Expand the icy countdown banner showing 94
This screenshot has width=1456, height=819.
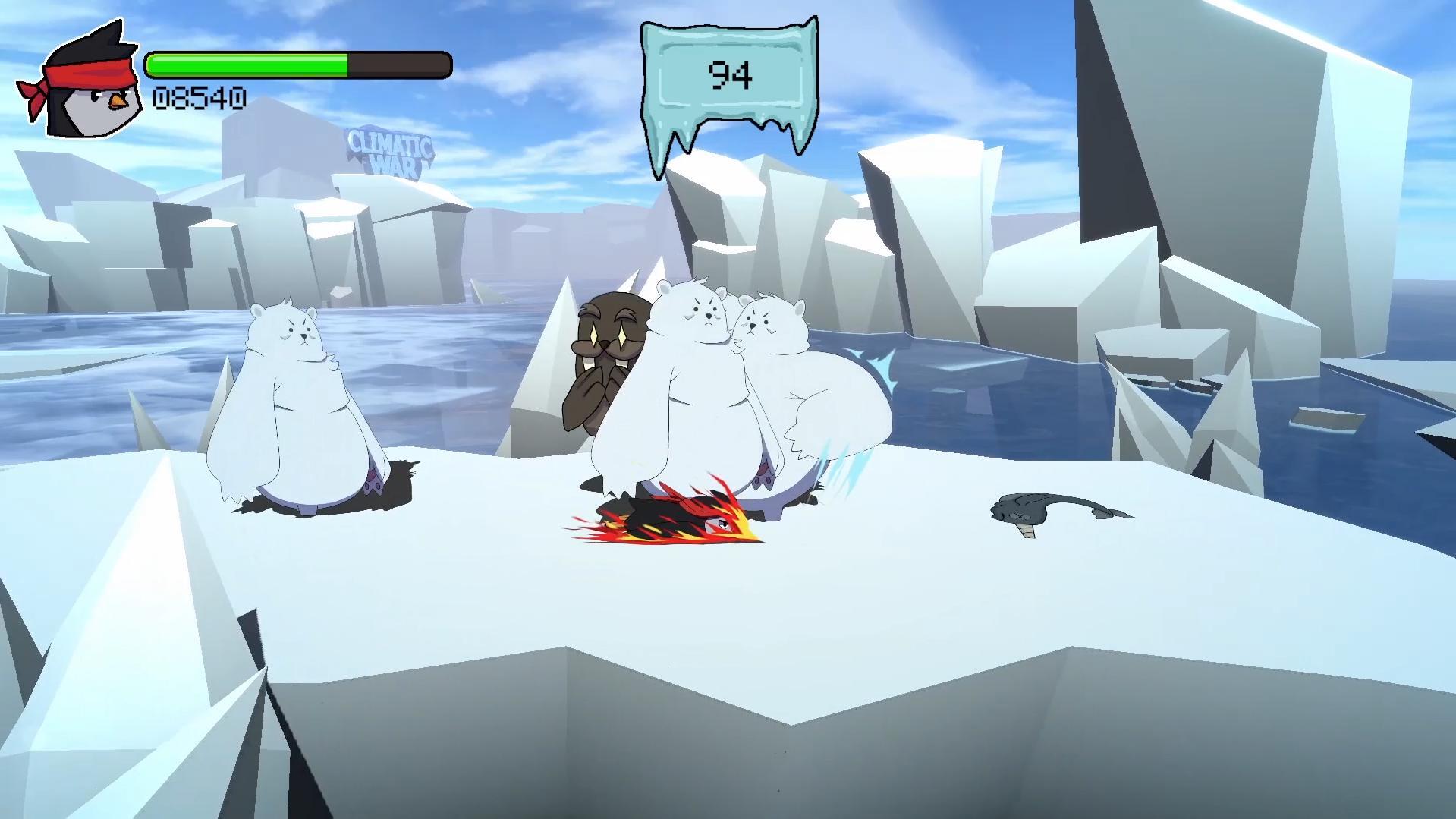click(x=728, y=76)
